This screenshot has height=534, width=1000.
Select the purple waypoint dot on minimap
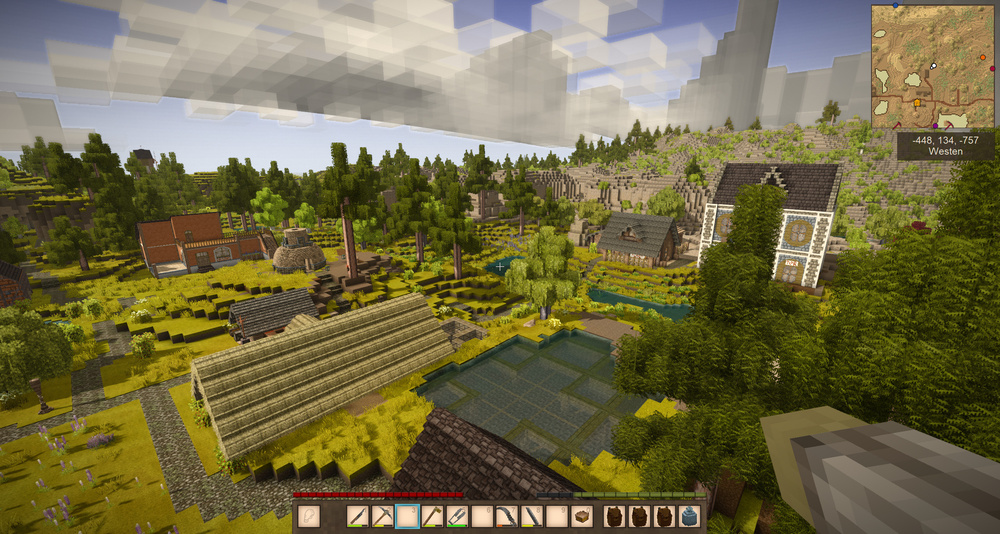tap(935, 126)
